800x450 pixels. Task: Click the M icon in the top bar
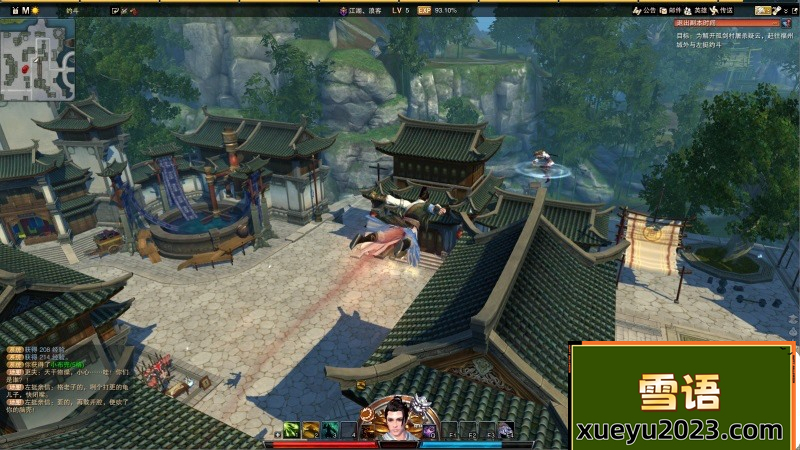tap(25, 10)
